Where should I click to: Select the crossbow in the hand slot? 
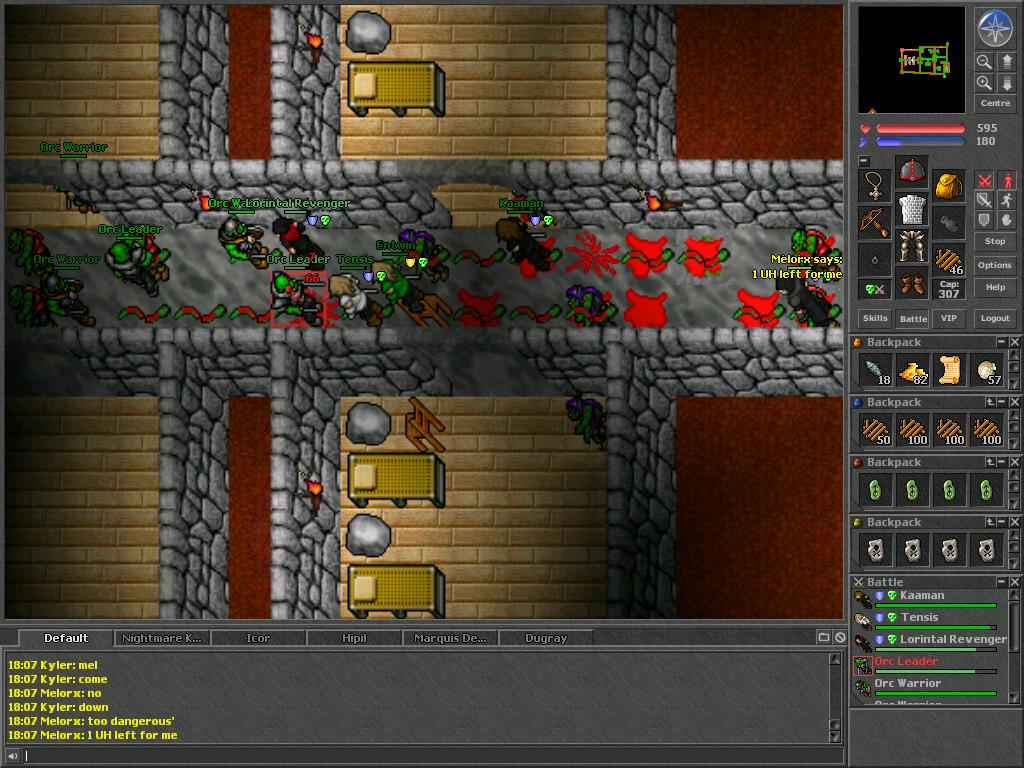tap(875, 221)
